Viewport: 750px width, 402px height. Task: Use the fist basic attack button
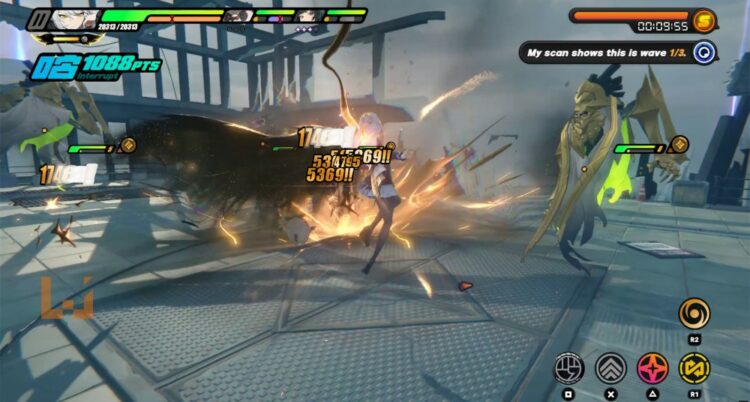click(568, 367)
